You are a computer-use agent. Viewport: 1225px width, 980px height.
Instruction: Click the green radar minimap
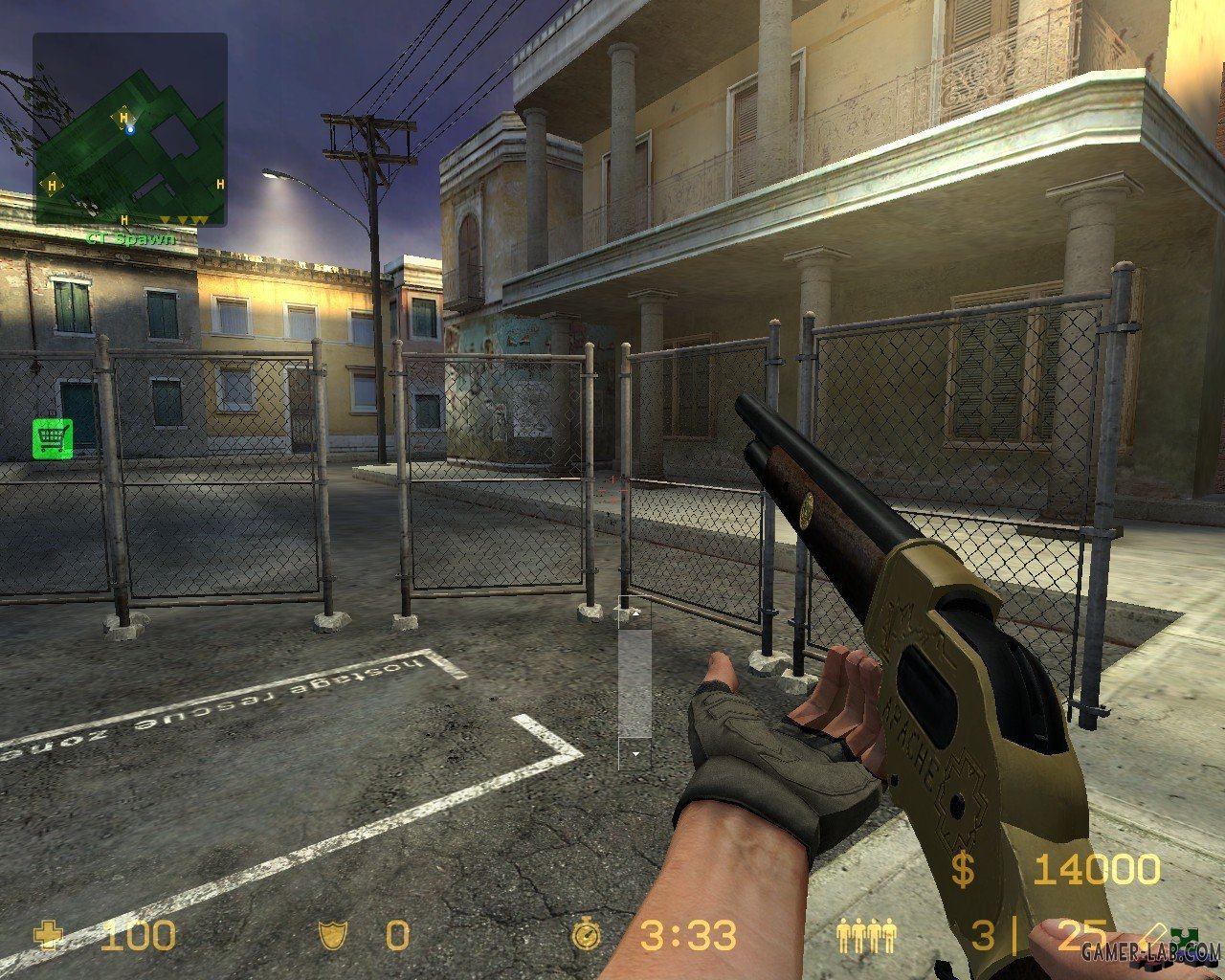[x=130, y=129]
